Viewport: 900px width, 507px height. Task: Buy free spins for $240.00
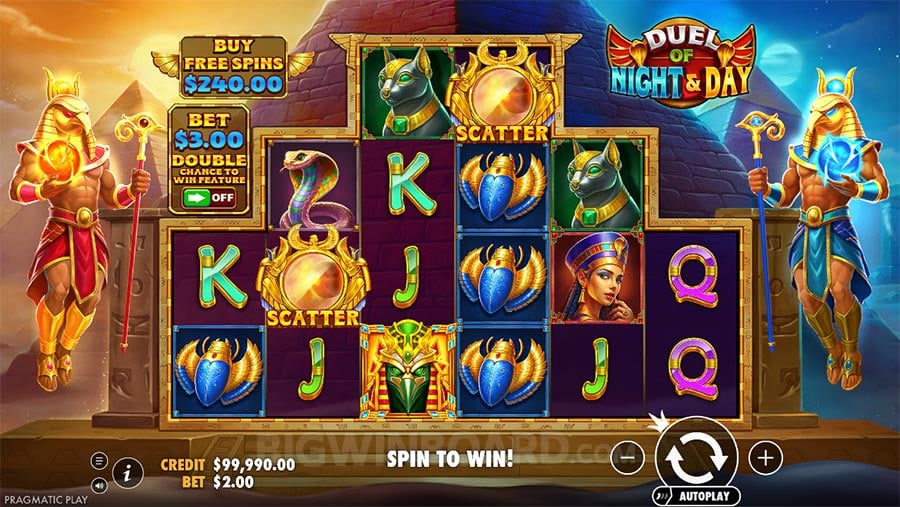tap(233, 65)
